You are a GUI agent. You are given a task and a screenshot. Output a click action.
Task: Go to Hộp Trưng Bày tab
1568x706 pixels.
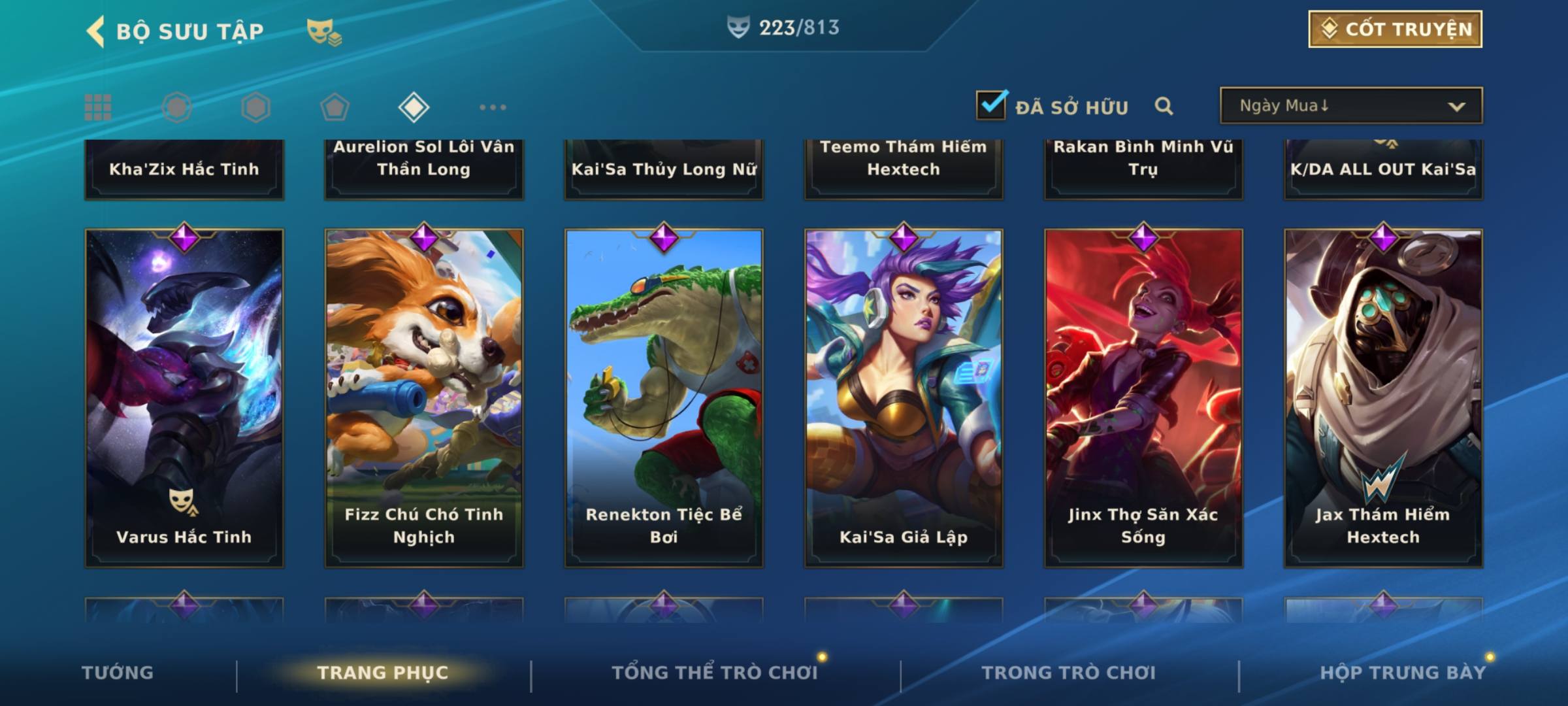[x=1403, y=673]
